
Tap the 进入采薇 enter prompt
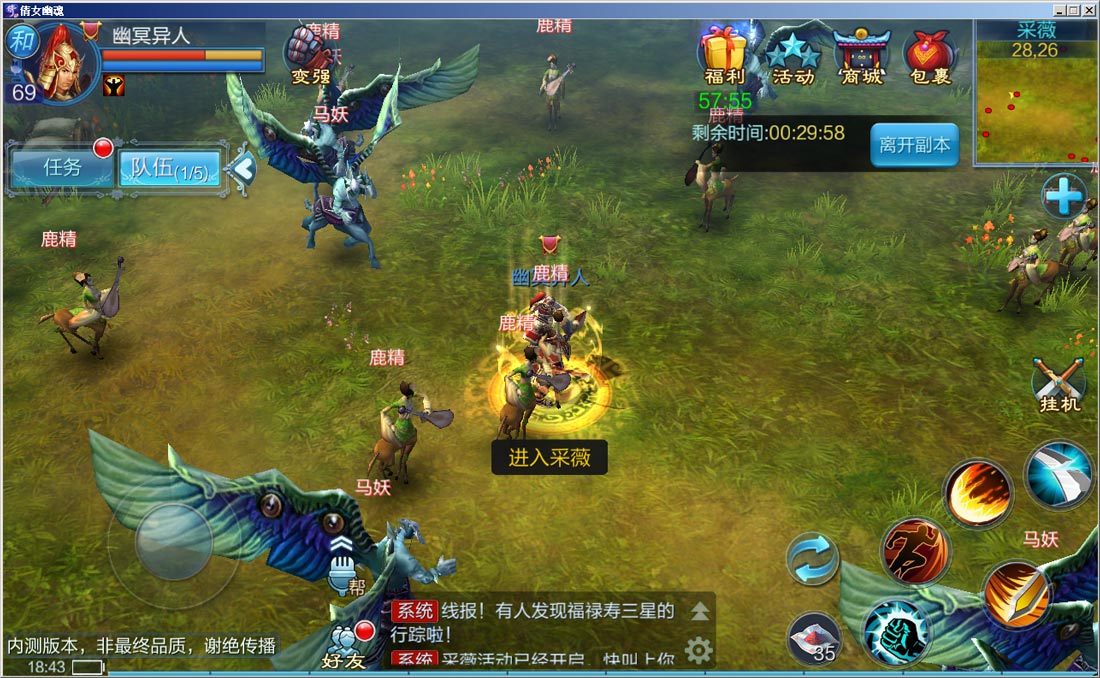coord(549,458)
